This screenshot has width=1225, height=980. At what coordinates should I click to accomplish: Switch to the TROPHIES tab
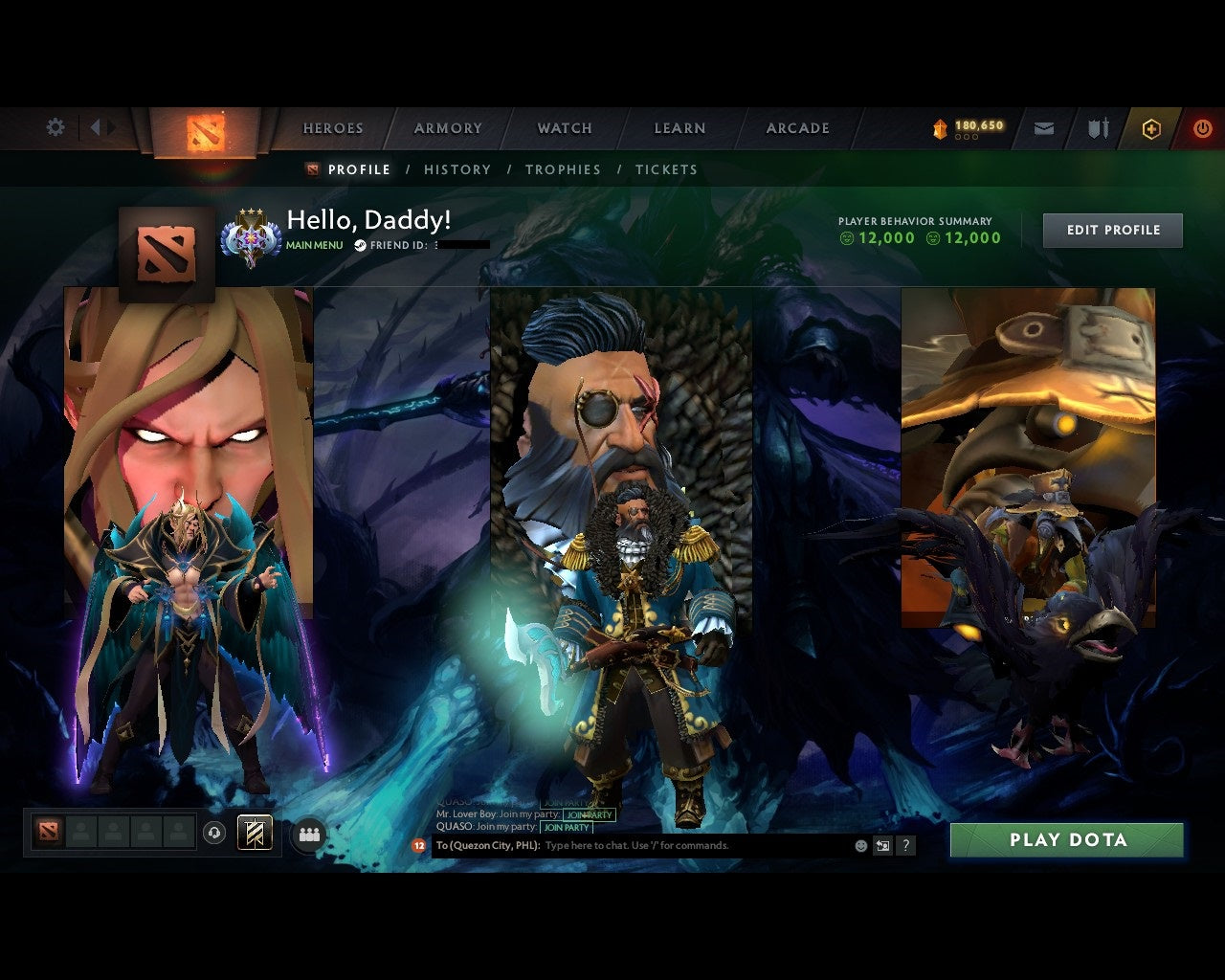click(x=564, y=169)
